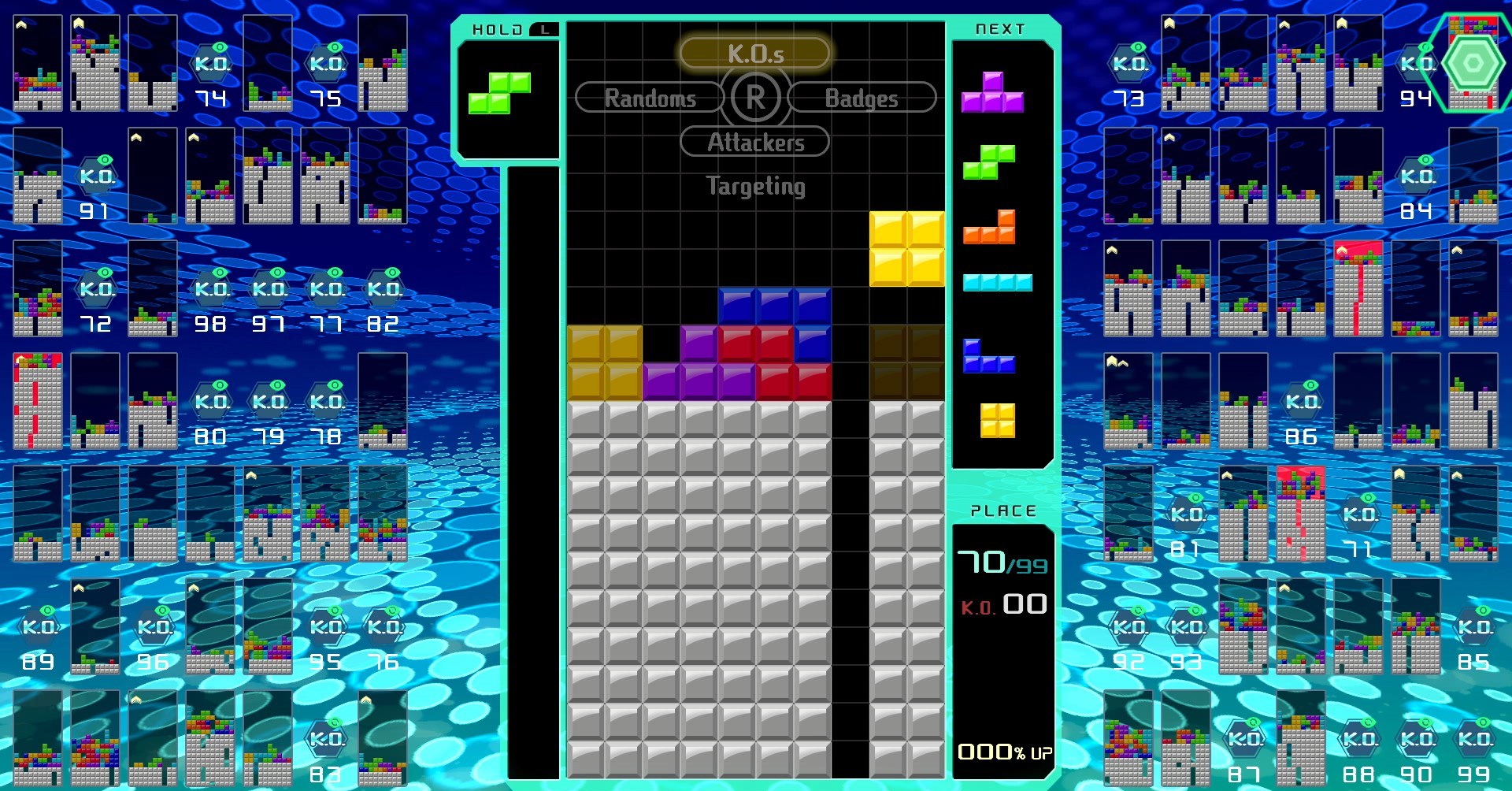Choose the cyan I piece in Next queue

click(x=997, y=282)
